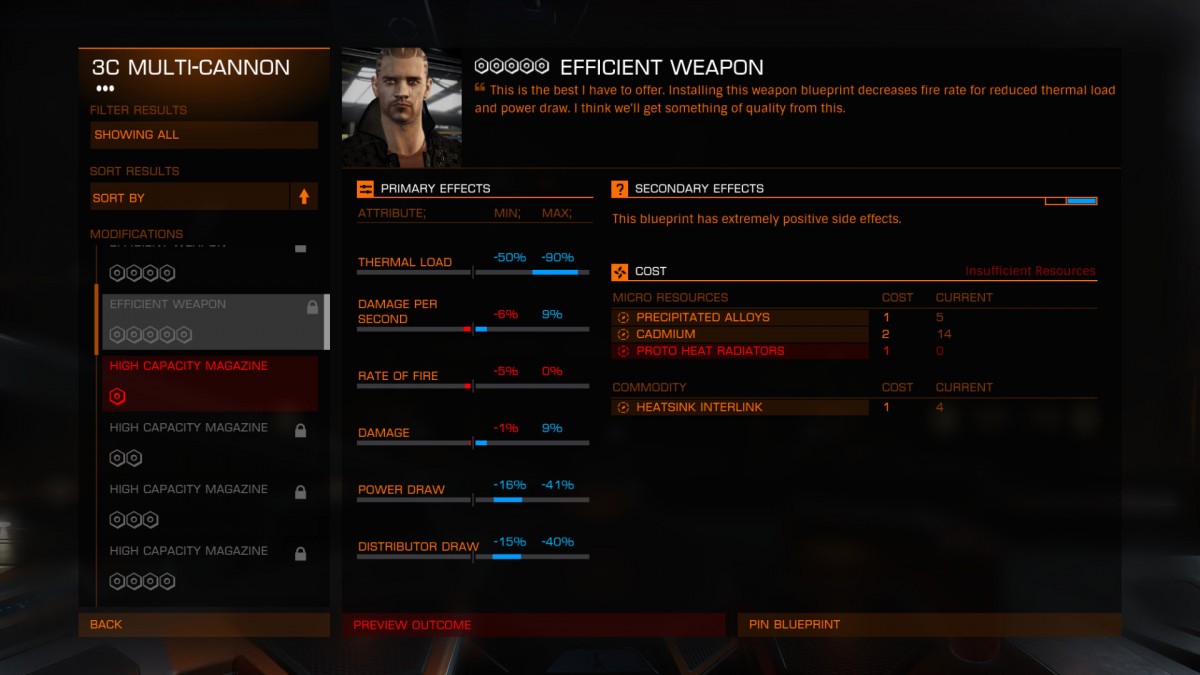Go back using the Back button
1200x675 pixels.
pyautogui.click(x=204, y=624)
